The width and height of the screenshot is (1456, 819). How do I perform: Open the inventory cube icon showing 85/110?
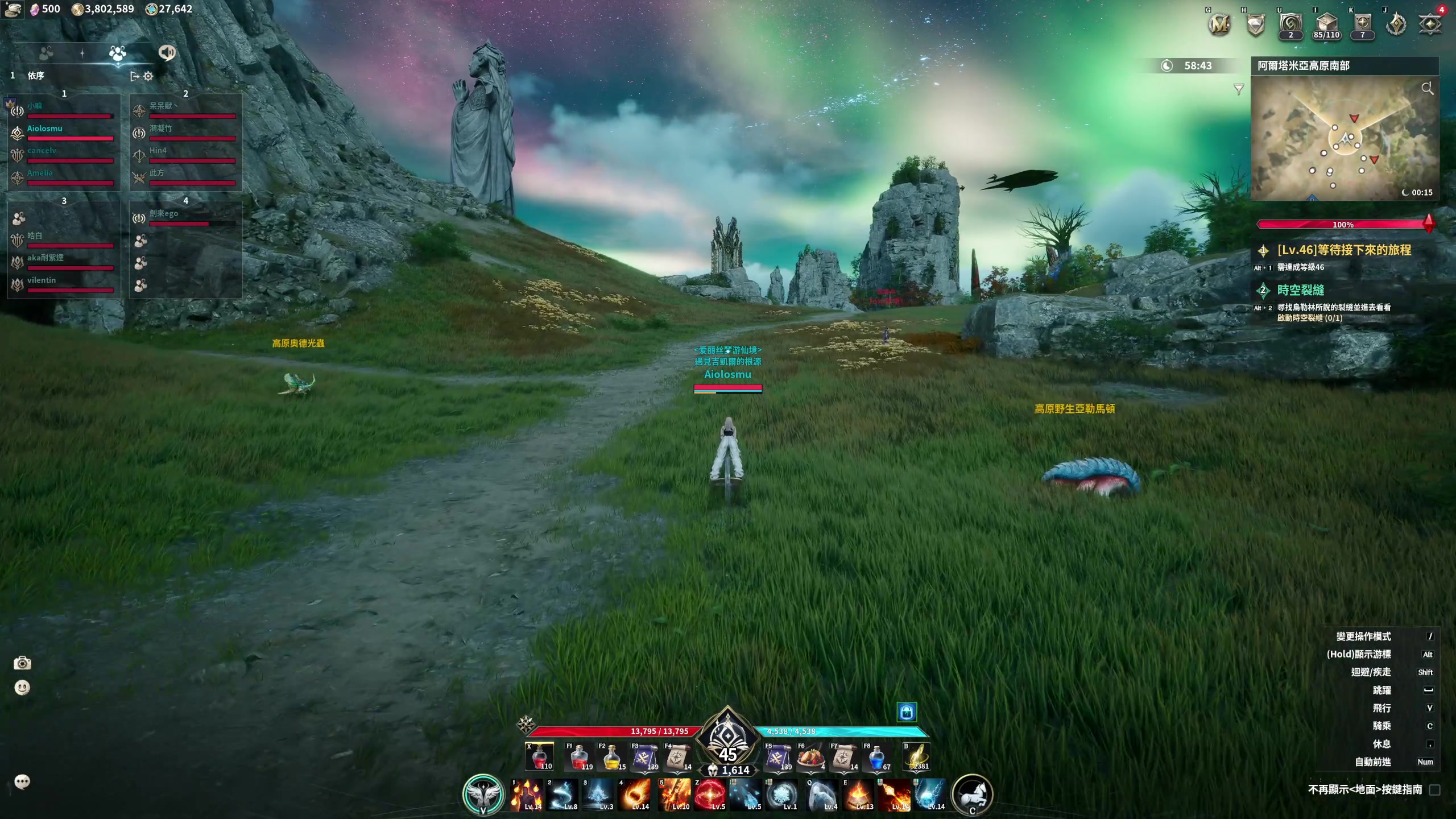coord(1326,24)
